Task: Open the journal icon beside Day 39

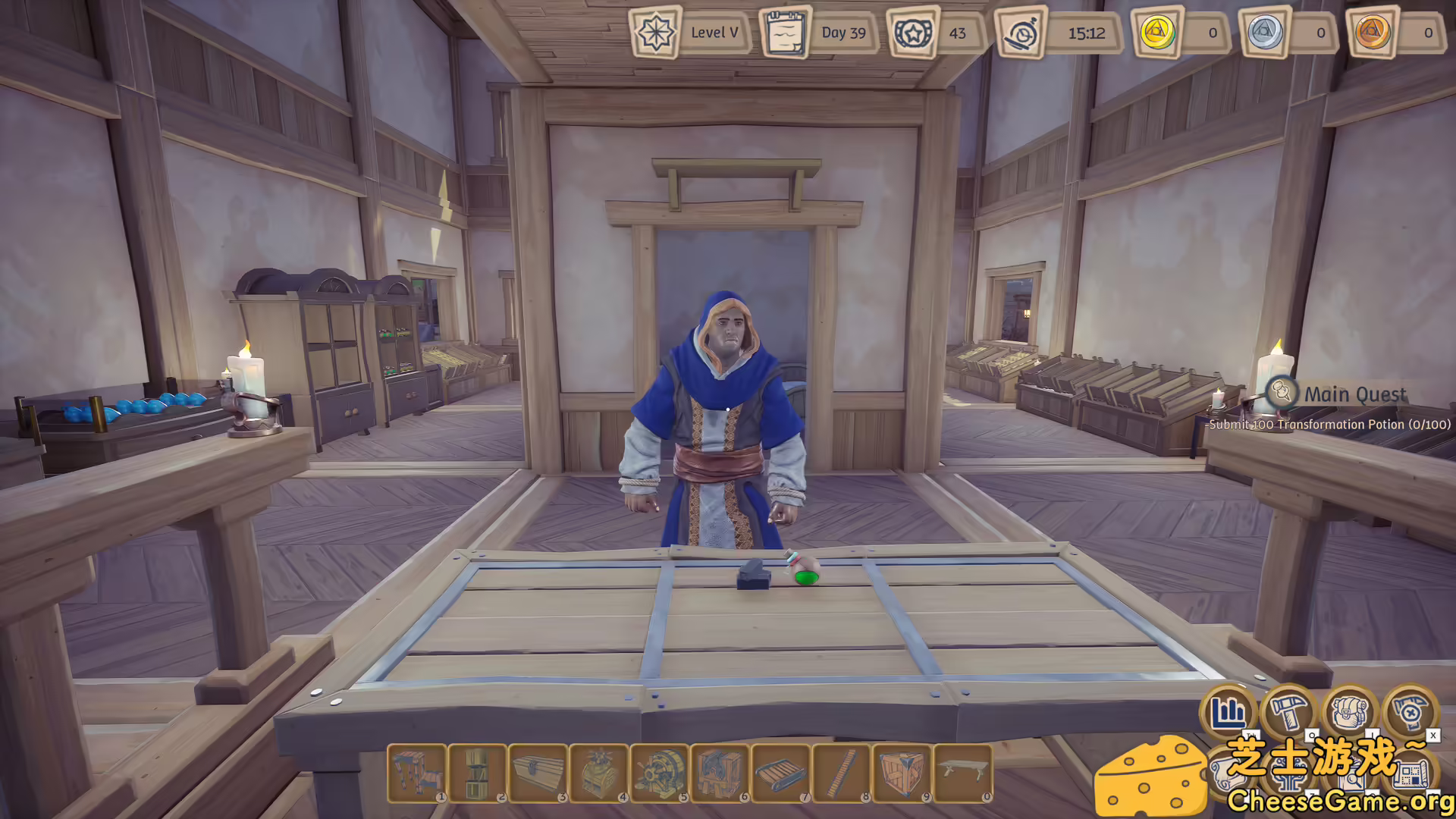Action: coord(786,33)
